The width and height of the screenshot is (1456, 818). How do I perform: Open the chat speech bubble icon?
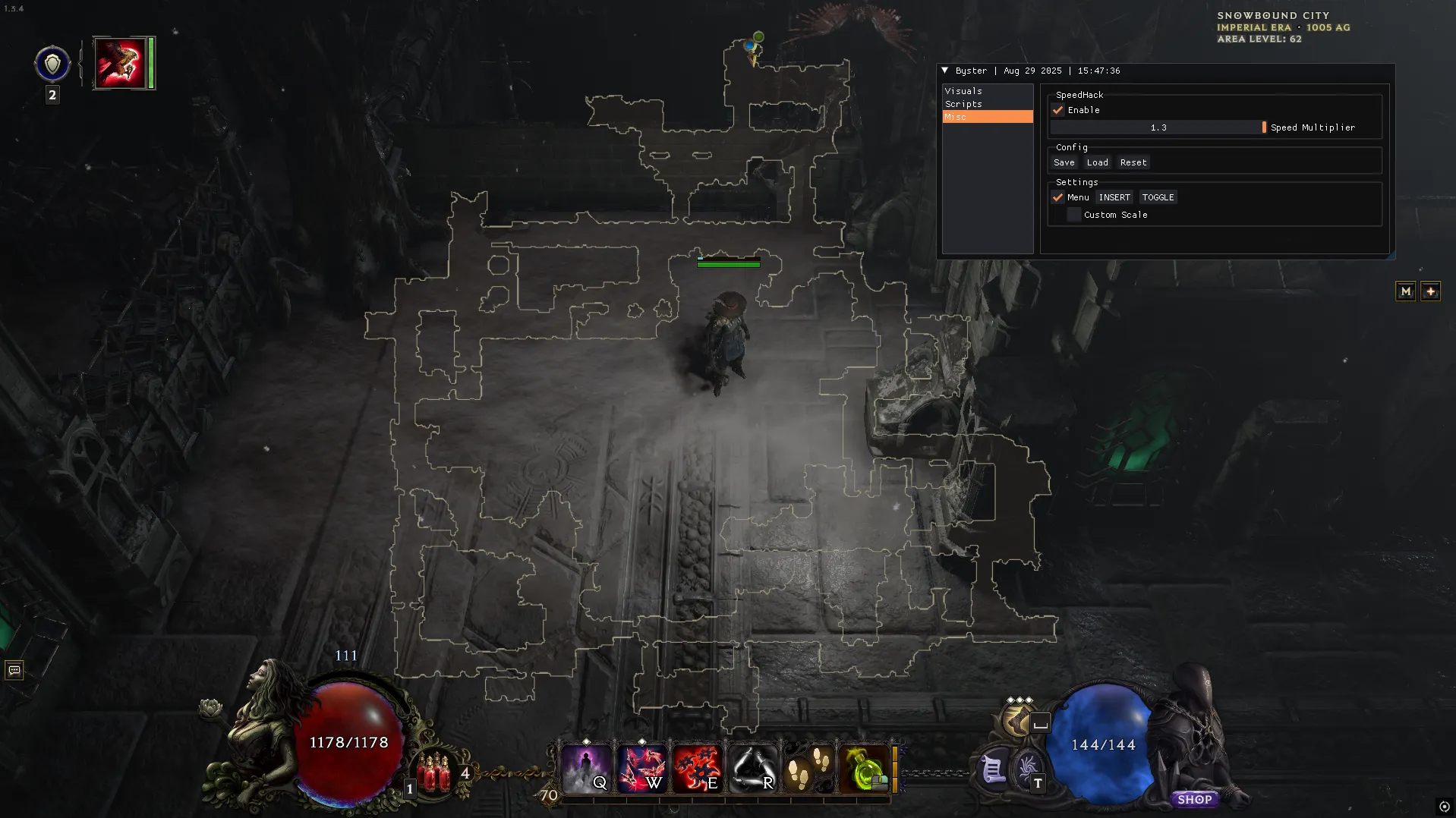(x=14, y=670)
